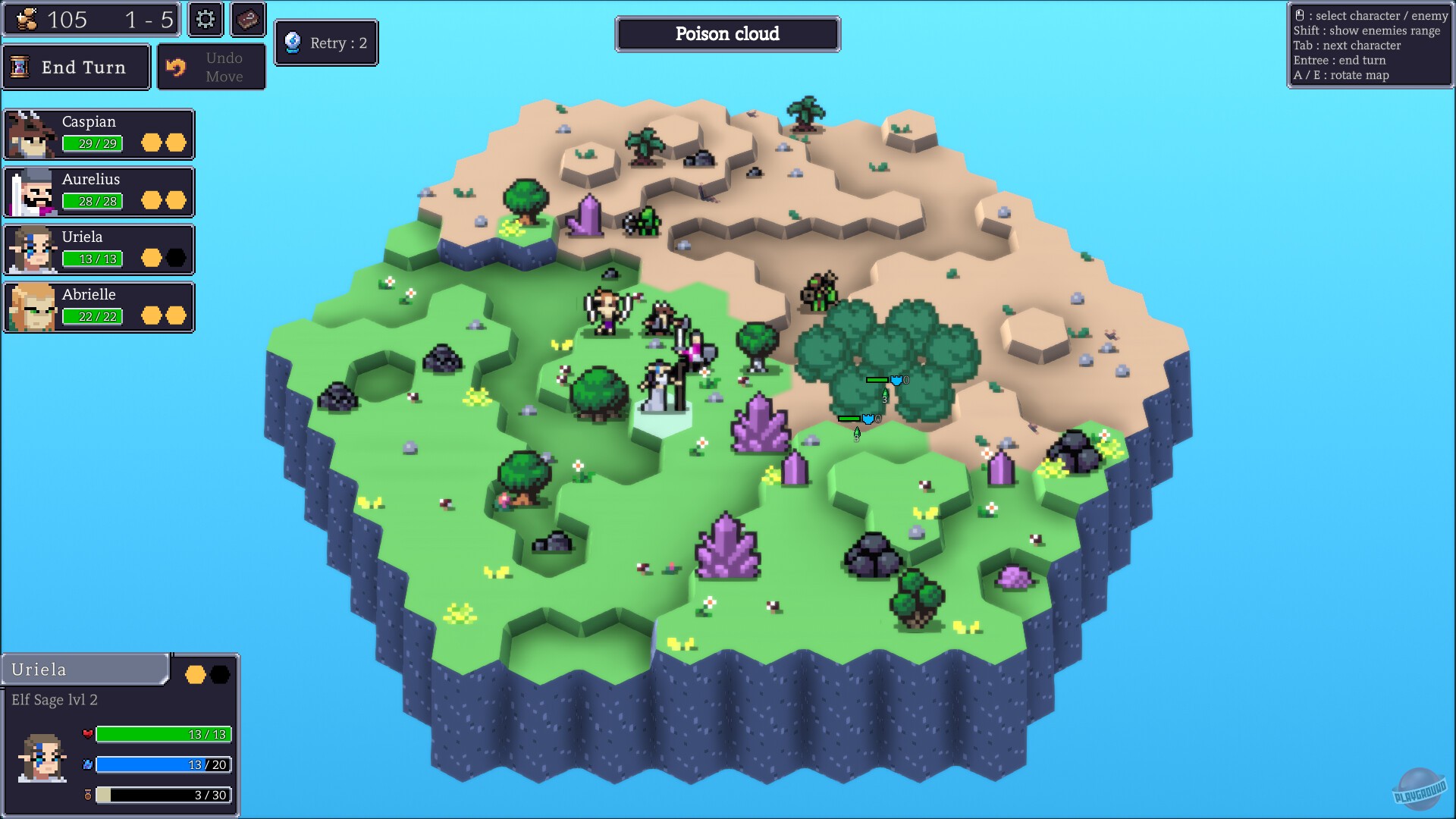Image resolution: width=1456 pixels, height=819 pixels.
Task: Click the crystal ball Retry icon
Action: coord(292,42)
